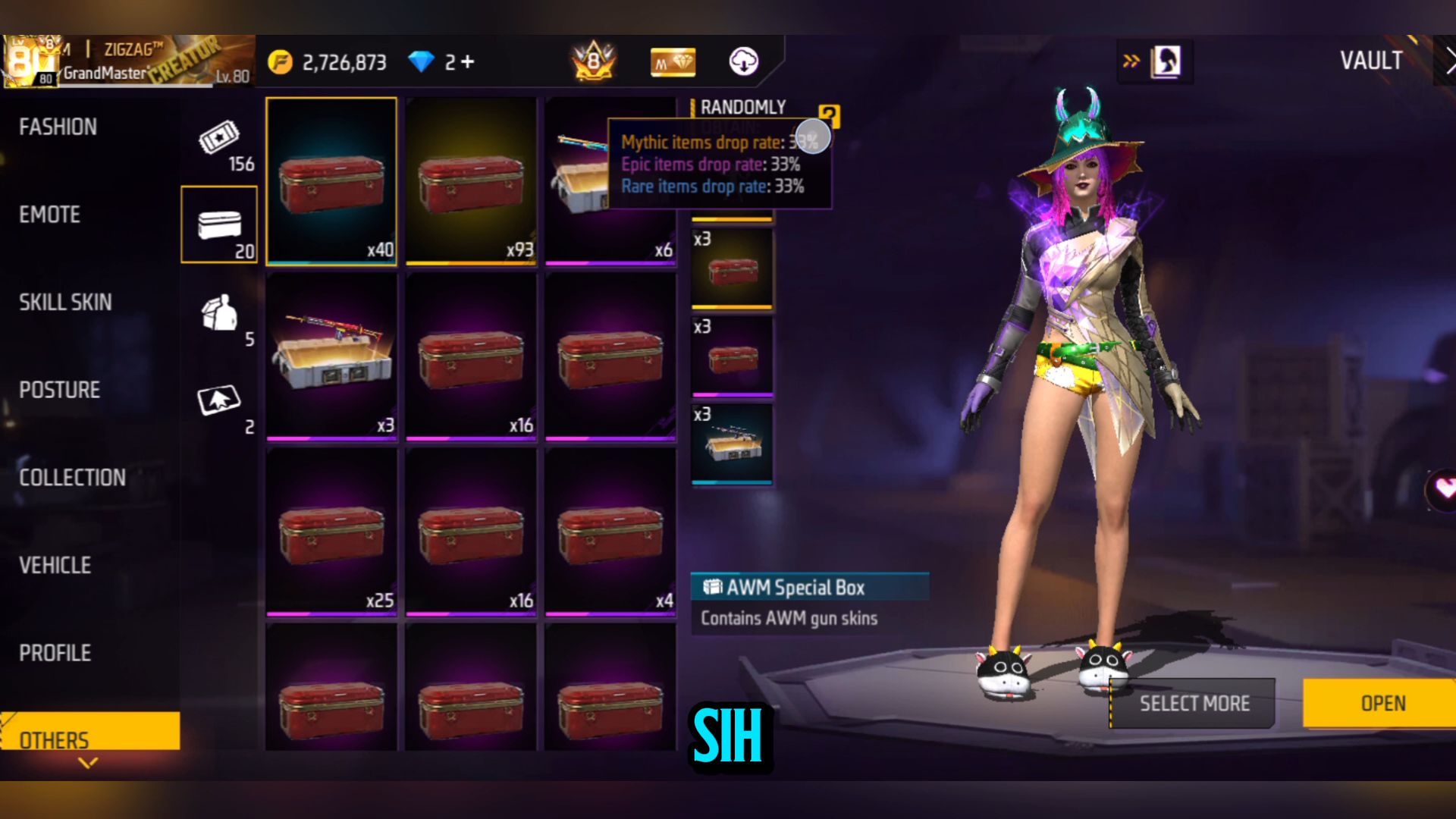Select the Posture category
This screenshot has height=819, width=1456.
59,390
